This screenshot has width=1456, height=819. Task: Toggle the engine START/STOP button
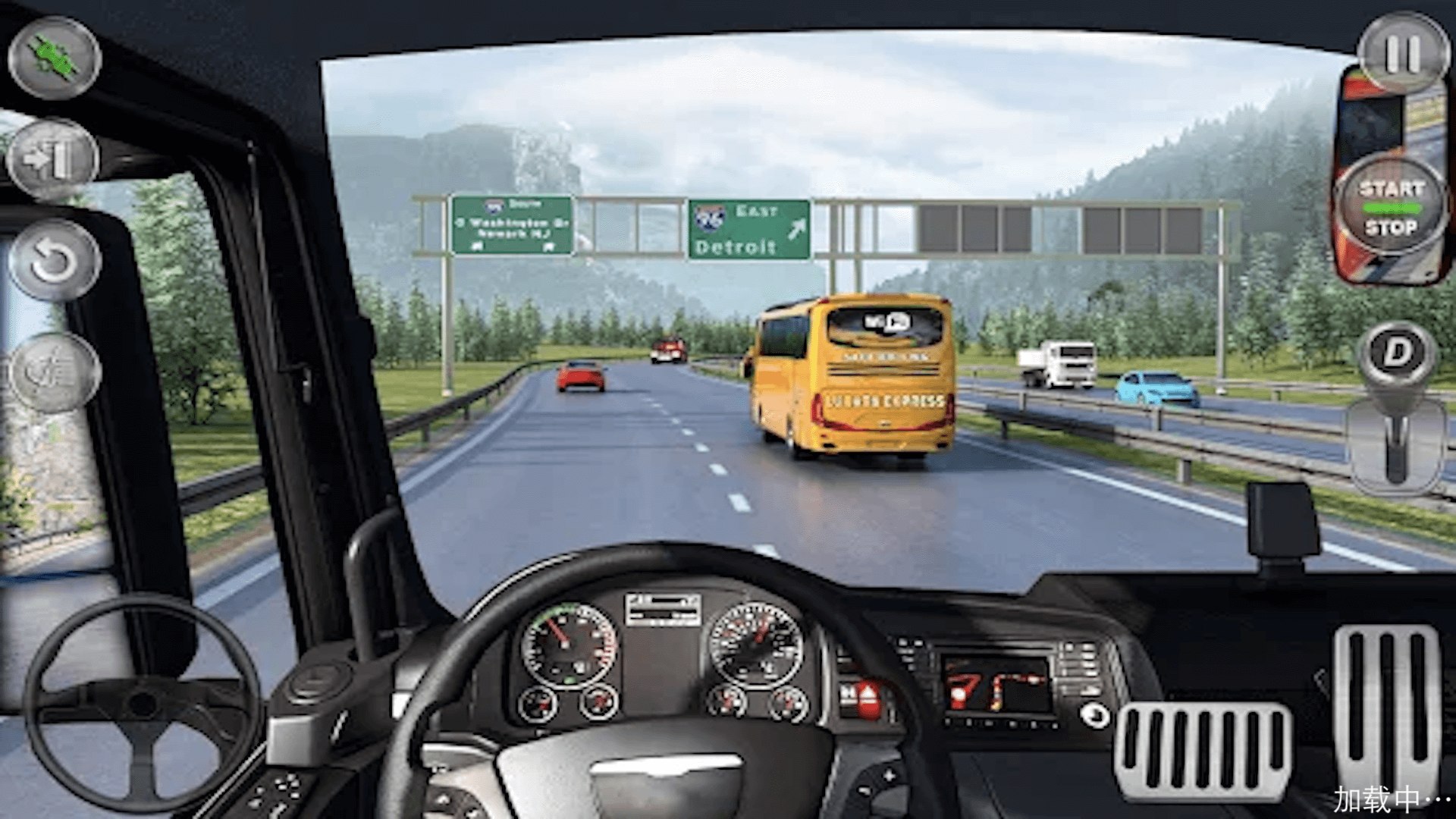(x=1391, y=208)
